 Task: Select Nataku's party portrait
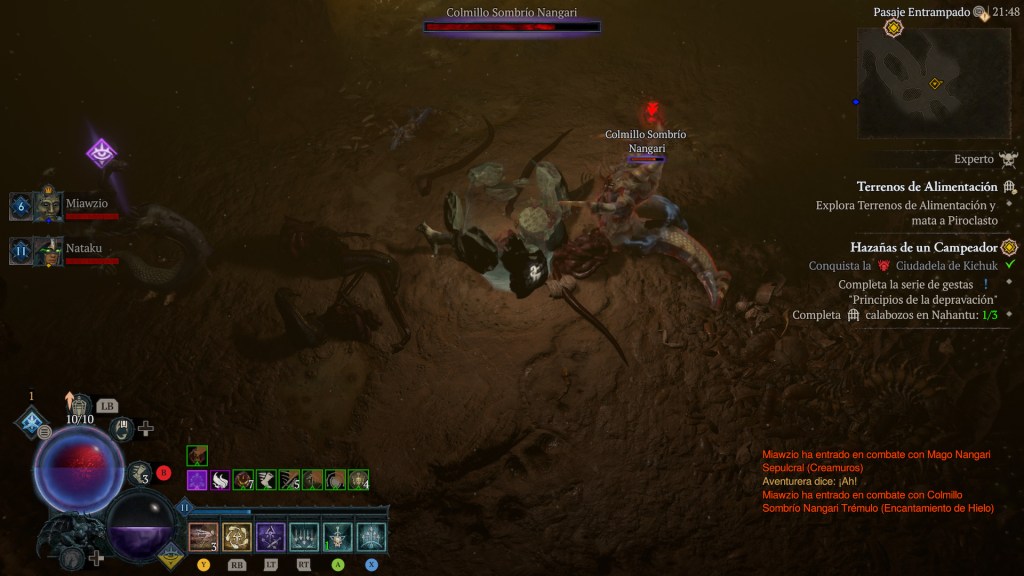[x=48, y=250]
